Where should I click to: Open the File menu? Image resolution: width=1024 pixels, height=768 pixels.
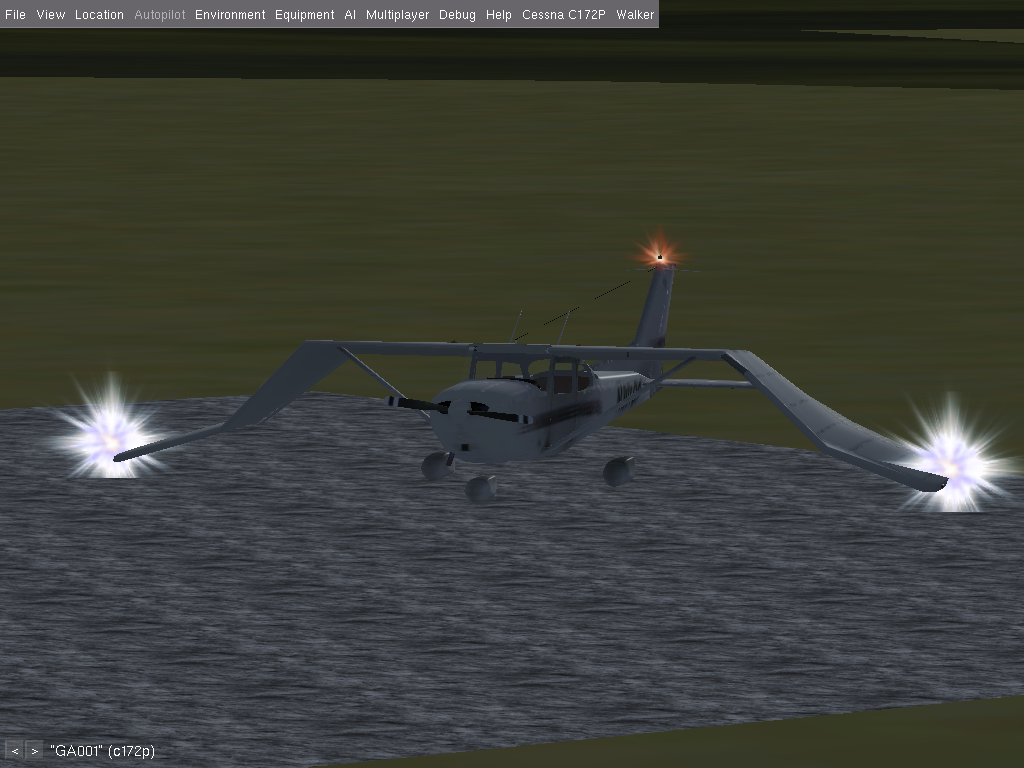15,15
